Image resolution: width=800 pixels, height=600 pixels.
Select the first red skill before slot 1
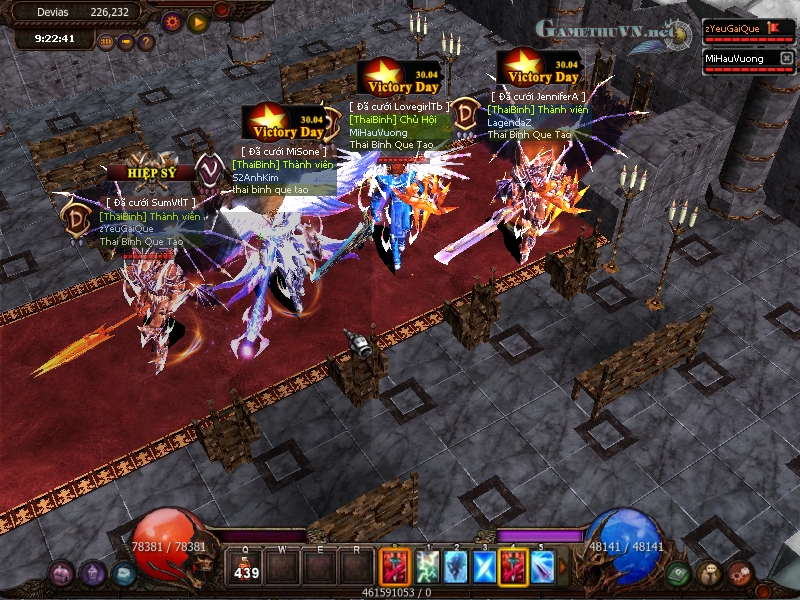click(394, 568)
